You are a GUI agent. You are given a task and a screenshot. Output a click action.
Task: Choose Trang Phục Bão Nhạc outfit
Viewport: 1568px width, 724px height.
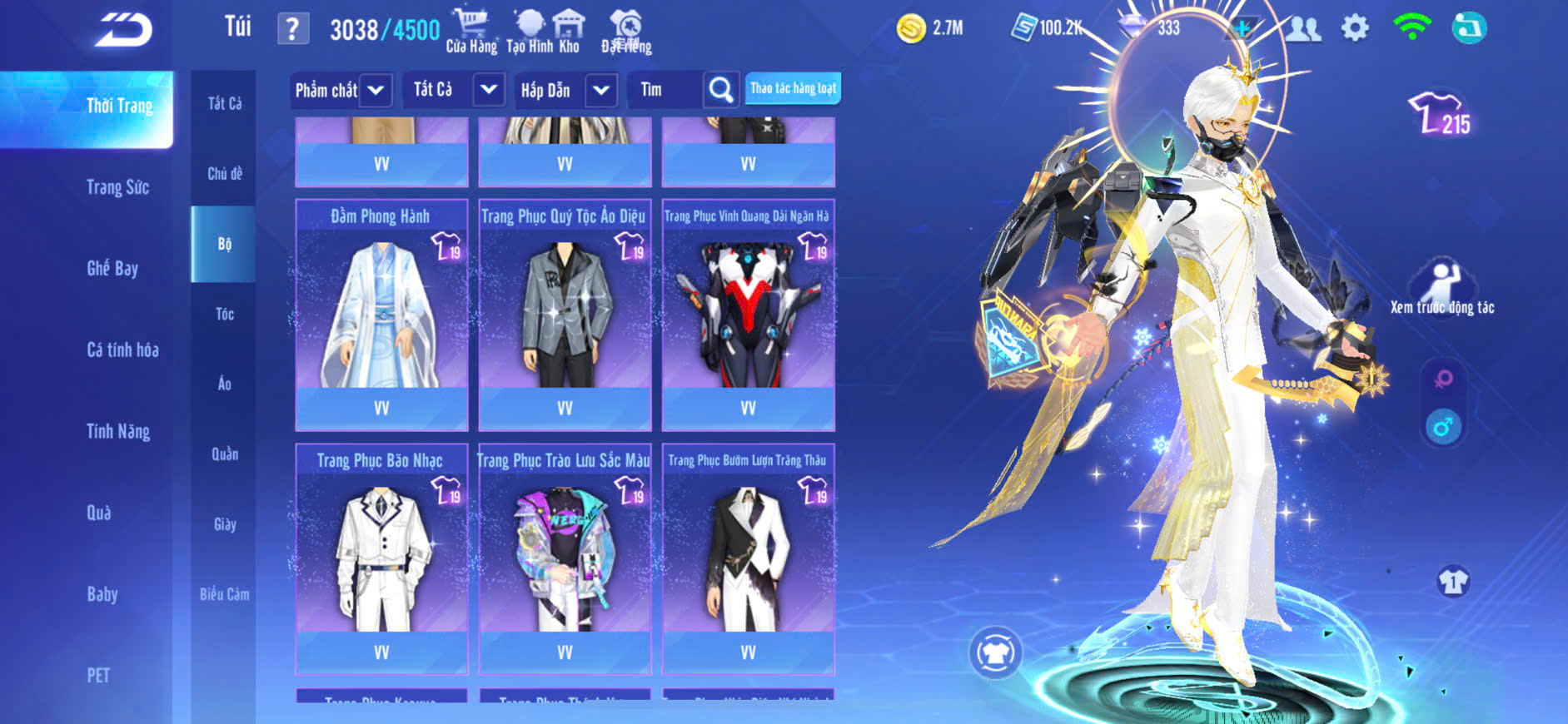pos(381,558)
